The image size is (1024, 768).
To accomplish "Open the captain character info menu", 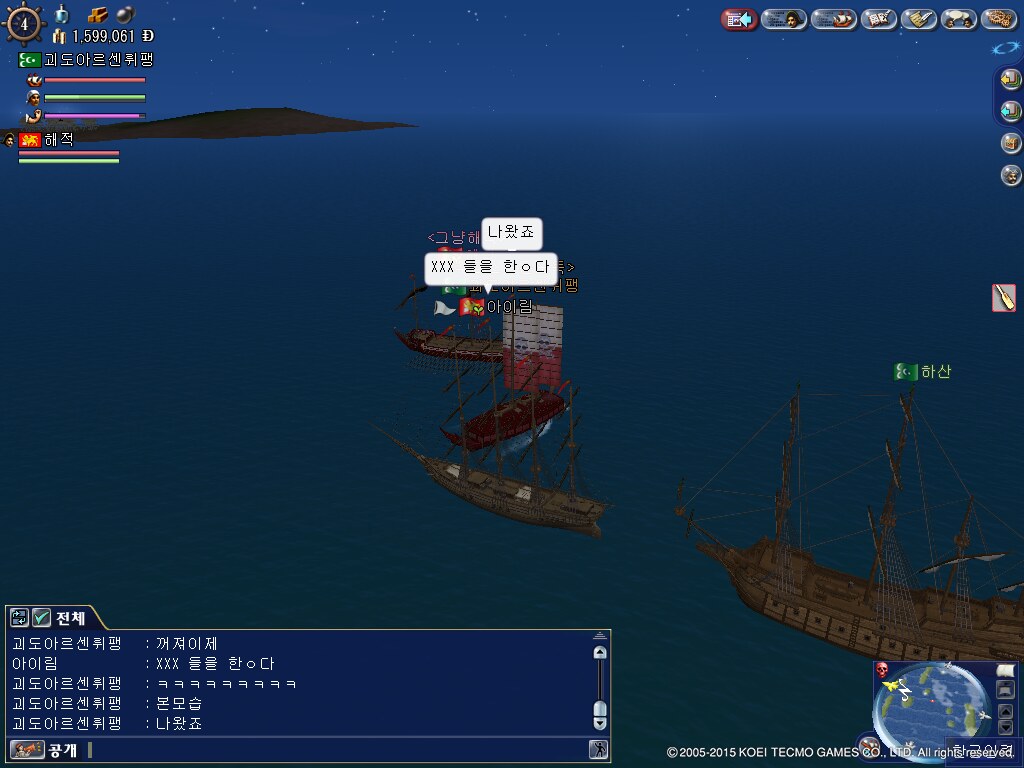I will (x=784, y=19).
